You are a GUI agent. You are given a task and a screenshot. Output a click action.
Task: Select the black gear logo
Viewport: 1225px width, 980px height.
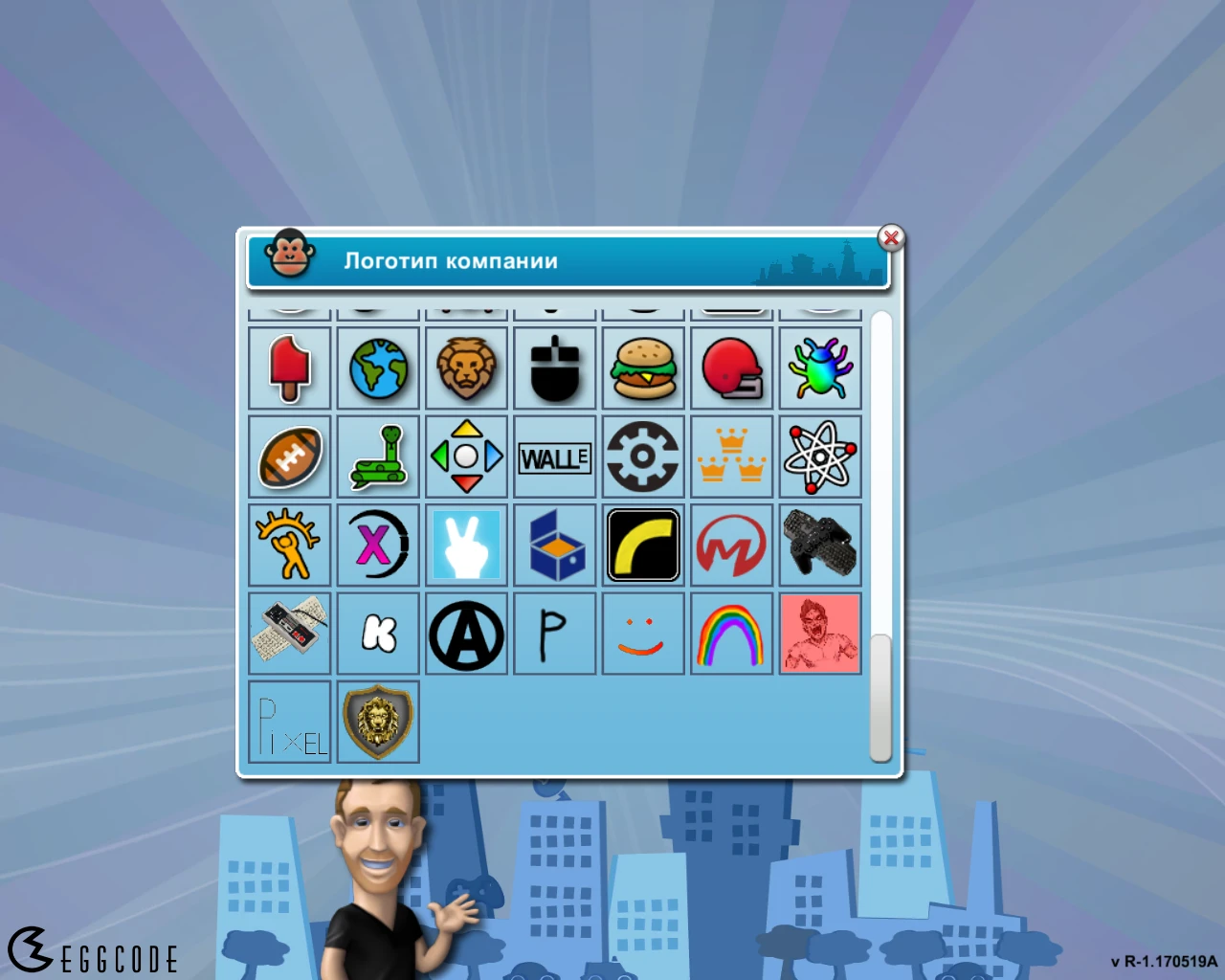(x=642, y=457)
